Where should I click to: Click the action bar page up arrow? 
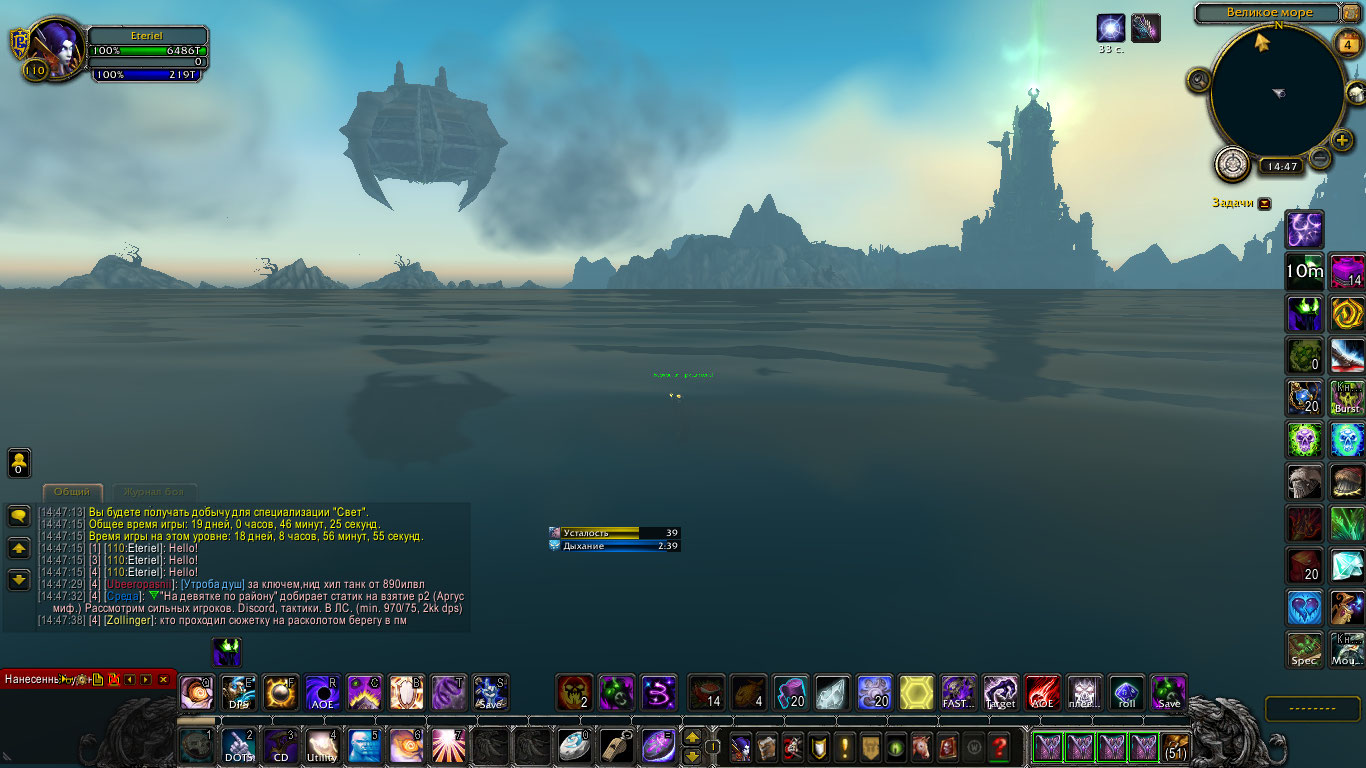691,738
